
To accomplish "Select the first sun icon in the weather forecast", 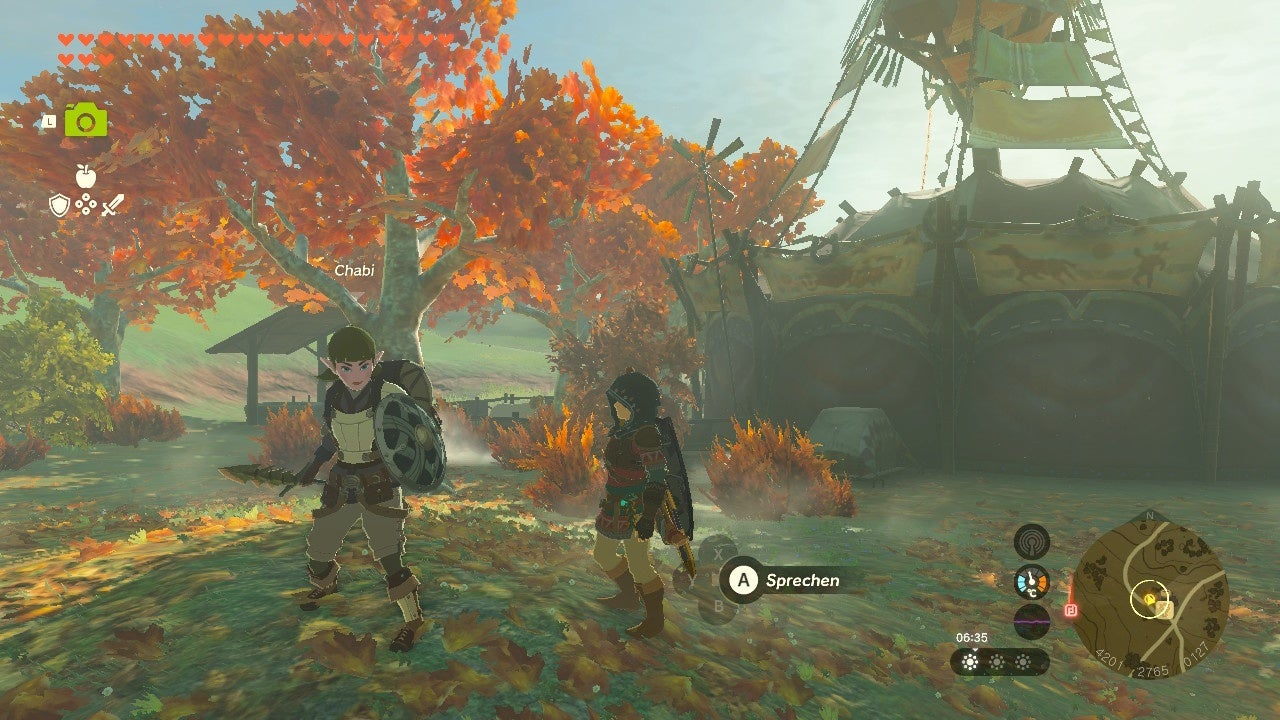I will click(x=968, y=661).
